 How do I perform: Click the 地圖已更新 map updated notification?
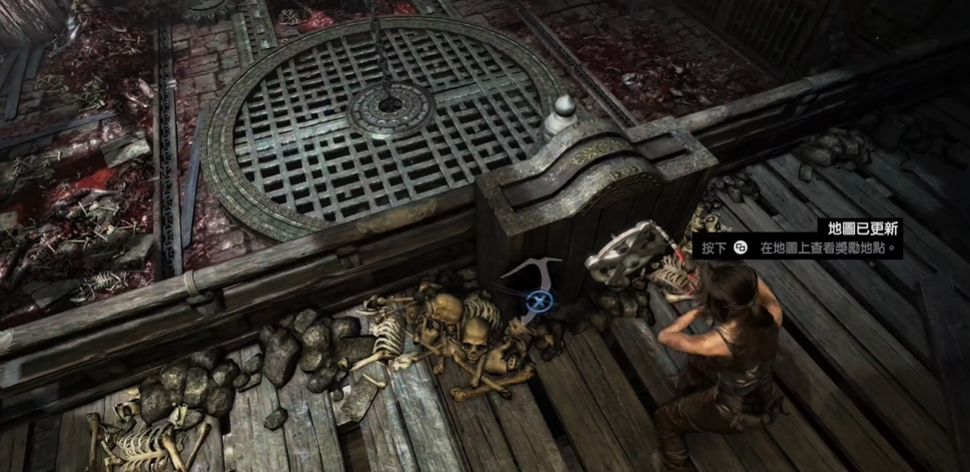tap(859, 228)
